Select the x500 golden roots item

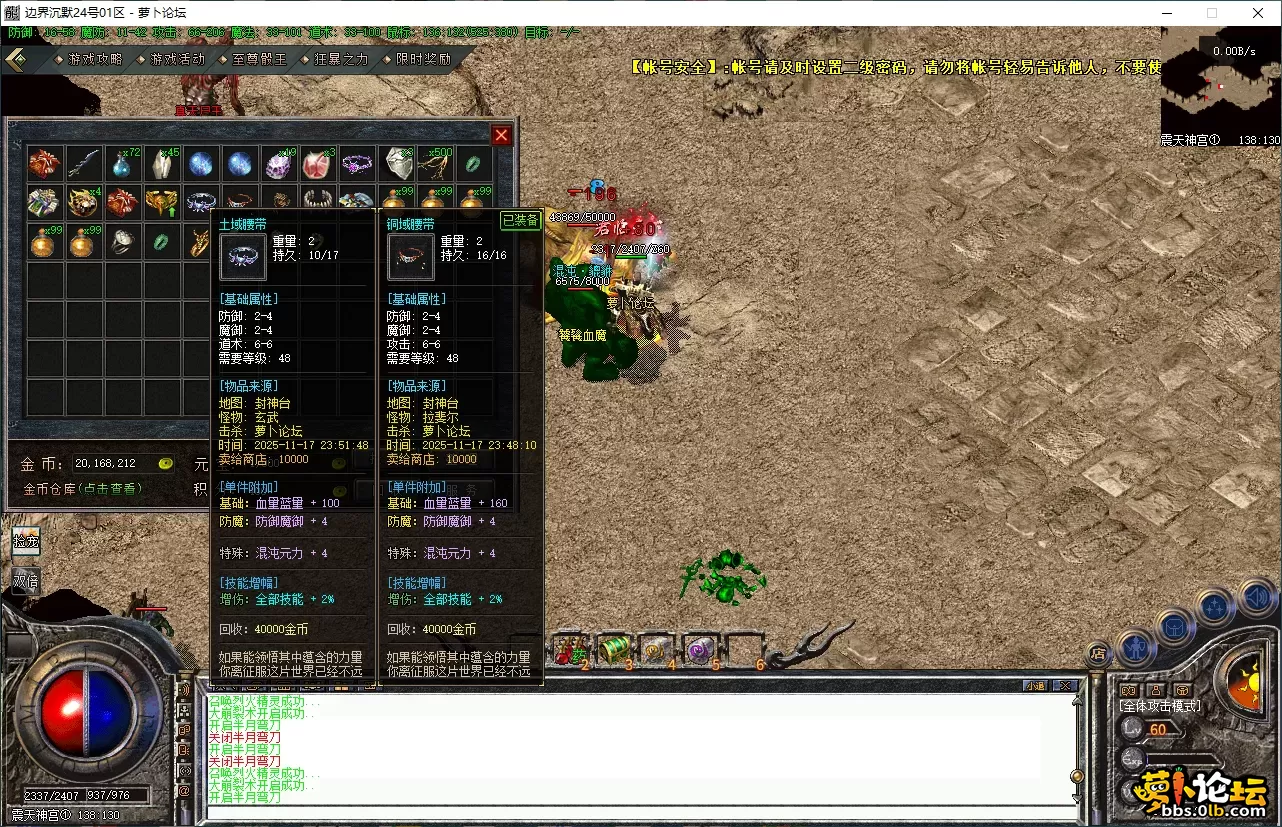tap(436, 163)
